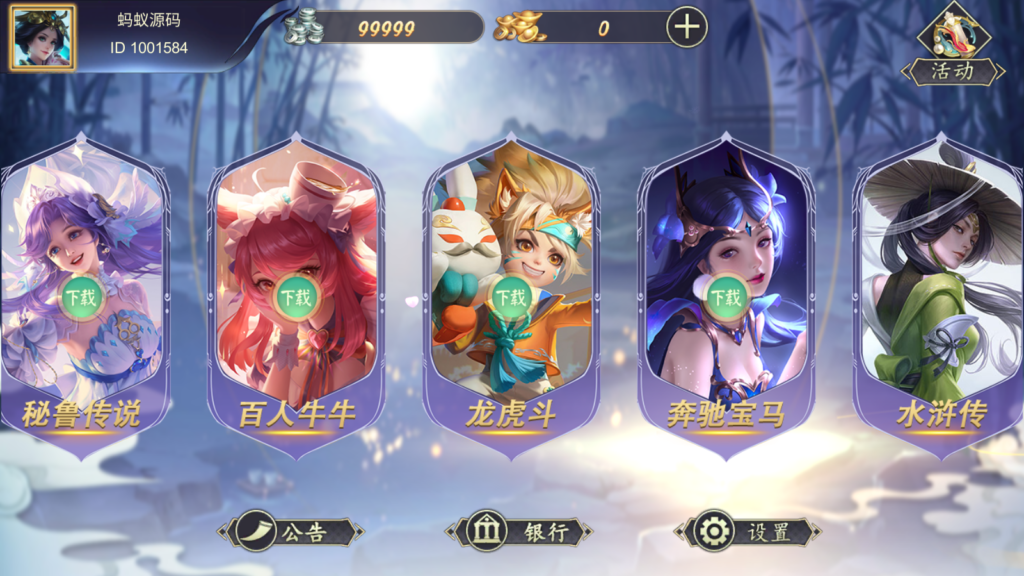Open the player avatar profile
The width and height of the screenshot is (1024, 576).
click(42, 38)
